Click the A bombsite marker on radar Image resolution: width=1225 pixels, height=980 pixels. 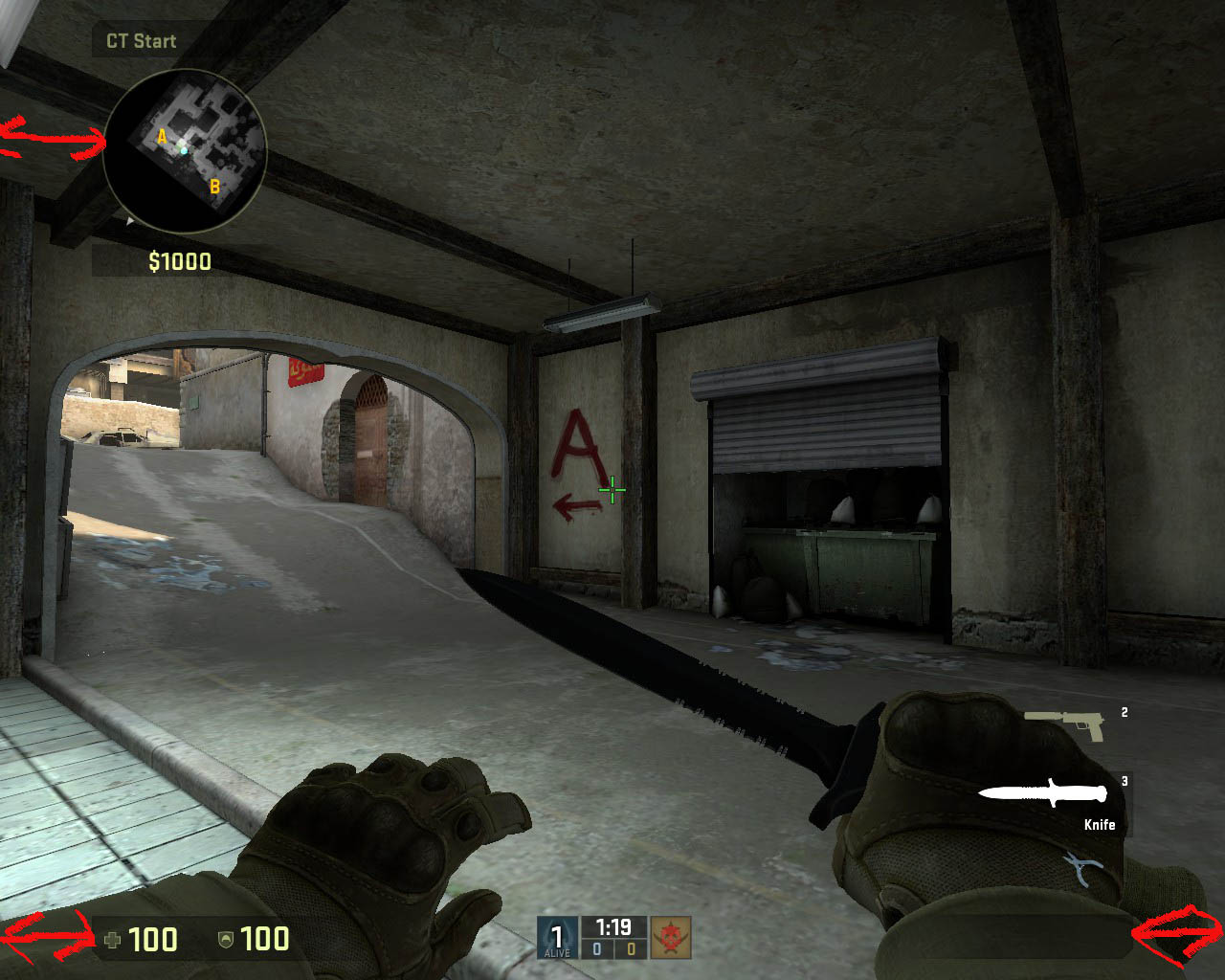click(162, 137)
